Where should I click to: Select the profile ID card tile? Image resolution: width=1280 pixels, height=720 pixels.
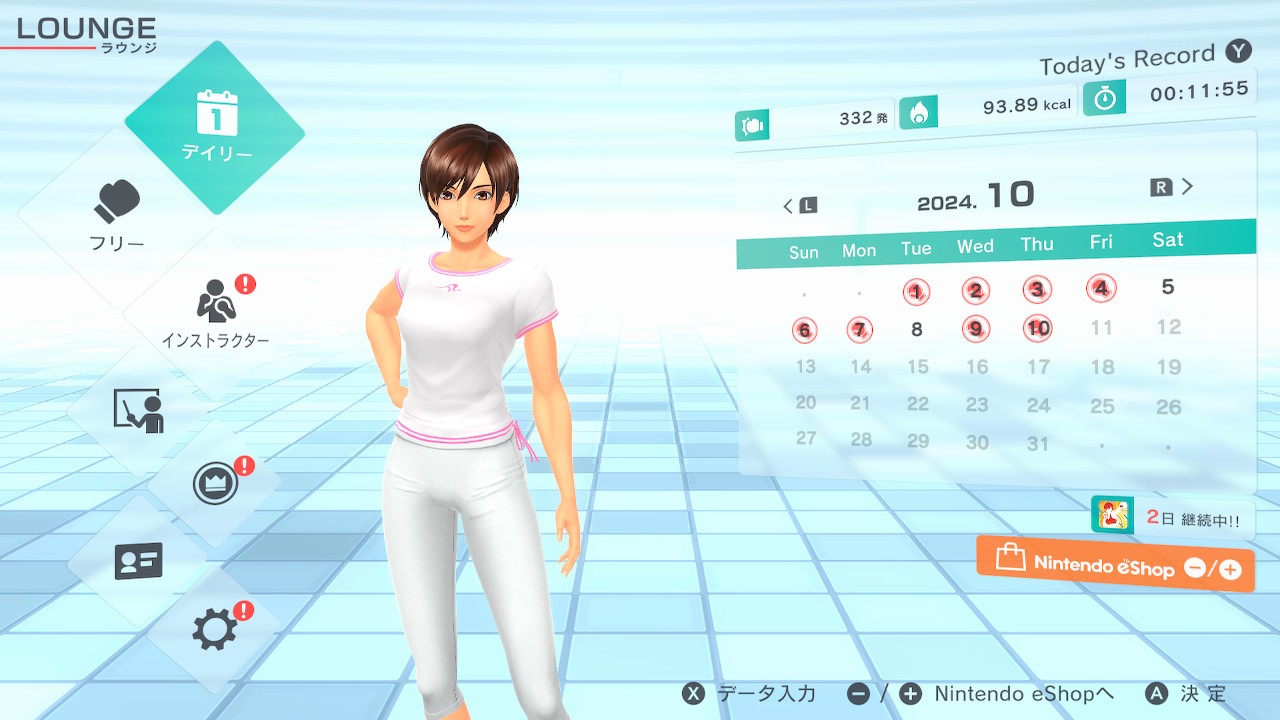(x=138, y=561)
